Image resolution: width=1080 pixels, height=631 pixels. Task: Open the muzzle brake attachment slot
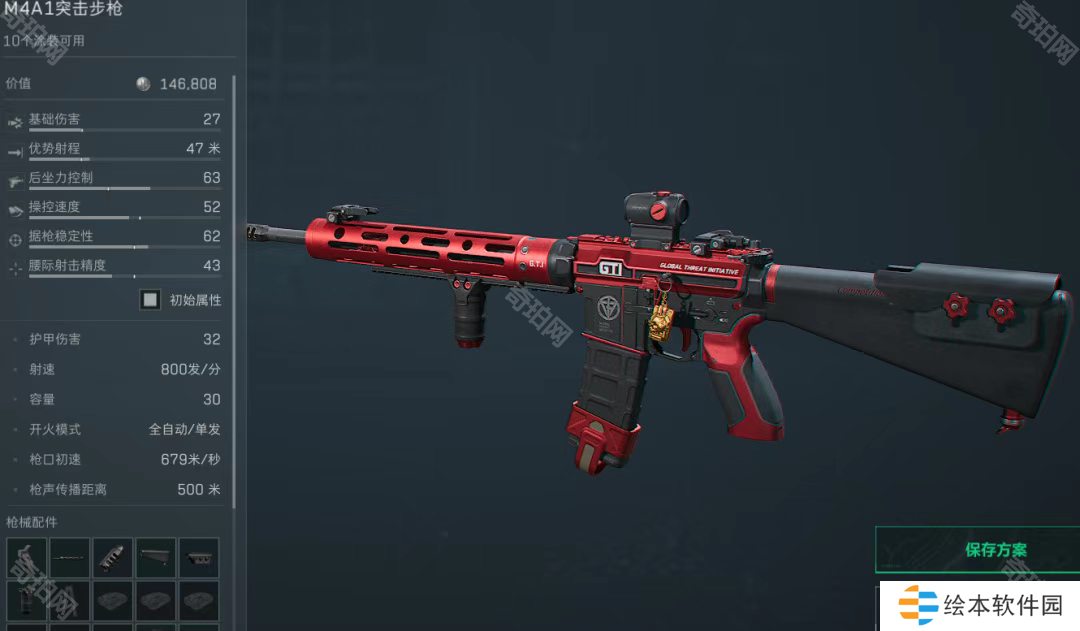(x=113, y=557)
